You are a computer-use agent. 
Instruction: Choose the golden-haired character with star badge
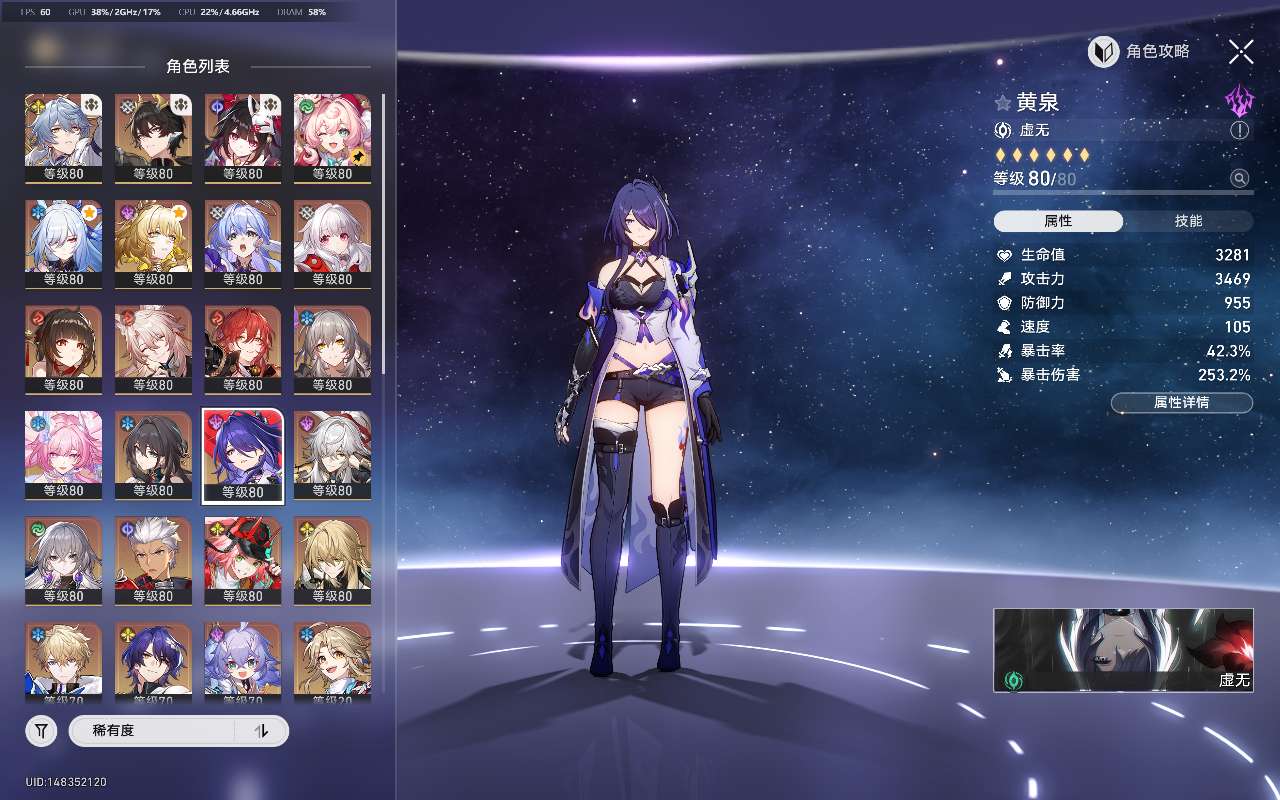[x=153, y=244]
